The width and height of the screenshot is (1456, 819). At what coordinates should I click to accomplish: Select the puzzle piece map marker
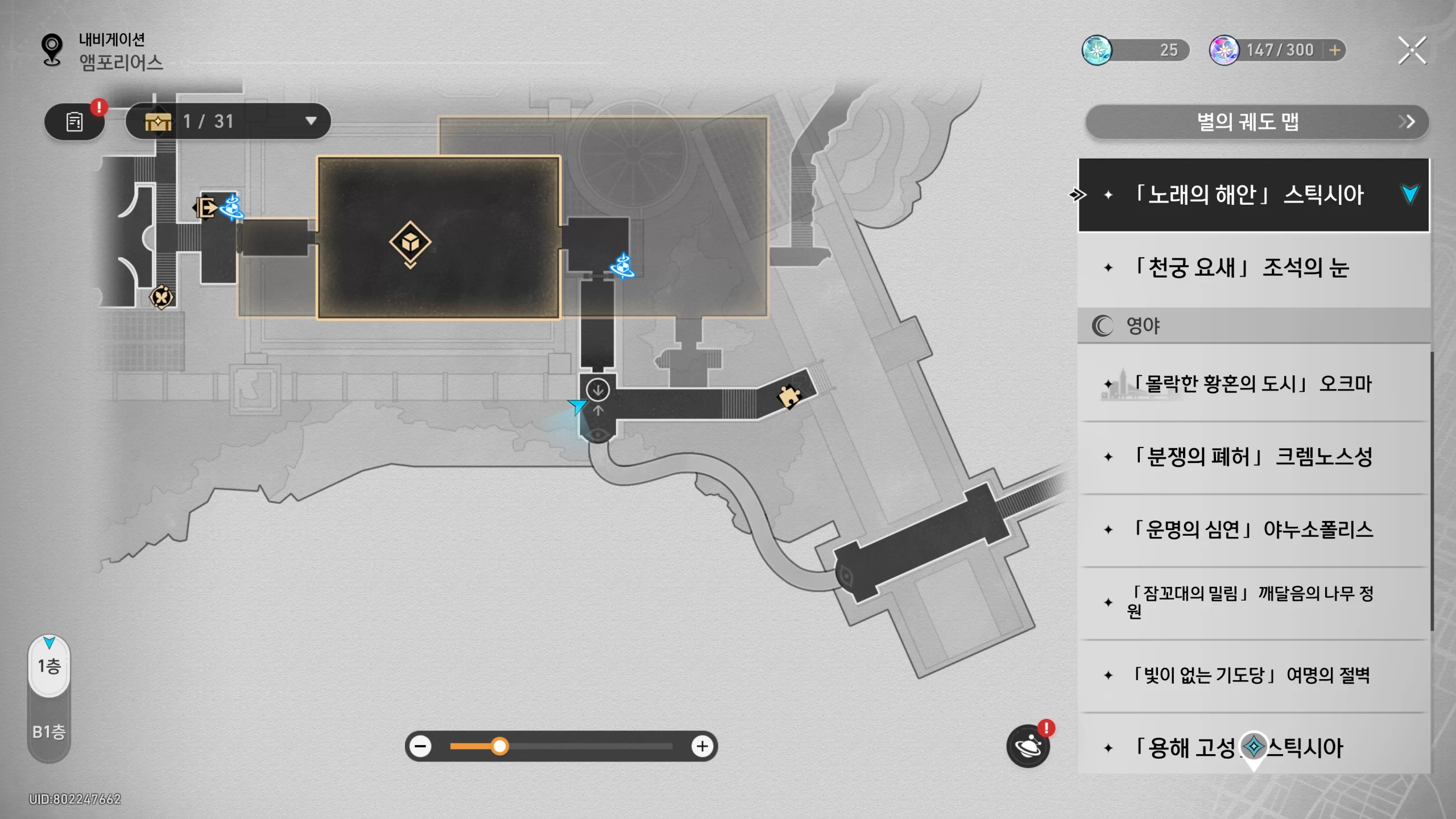[789, 396]
